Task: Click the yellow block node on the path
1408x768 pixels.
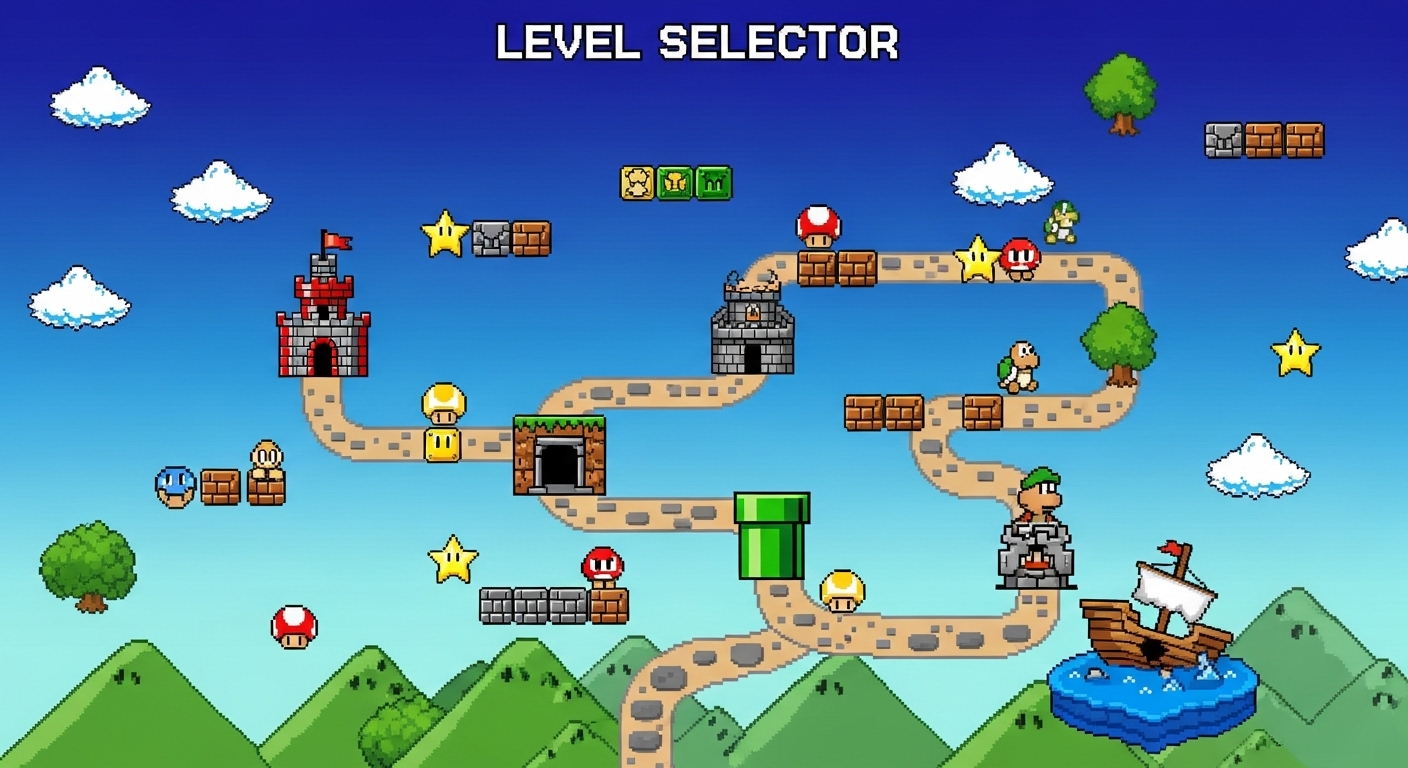Action: tap(442, 444)
